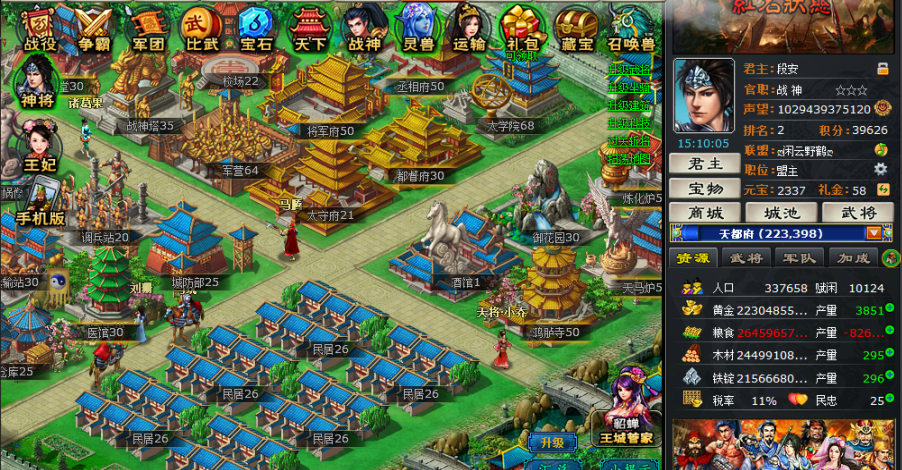The width and height of the screenshot is (902, 470).
Task: Show the 天下 world map
Action: pos(308,27)
